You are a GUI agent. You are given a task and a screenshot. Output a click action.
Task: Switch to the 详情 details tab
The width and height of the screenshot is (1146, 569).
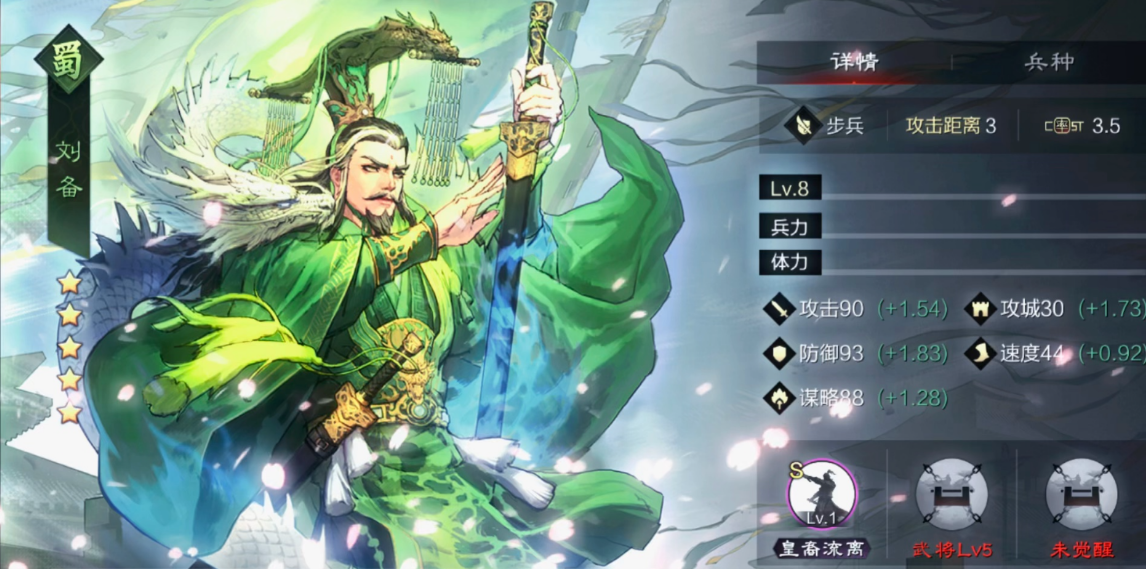click(x=853, y=62)
